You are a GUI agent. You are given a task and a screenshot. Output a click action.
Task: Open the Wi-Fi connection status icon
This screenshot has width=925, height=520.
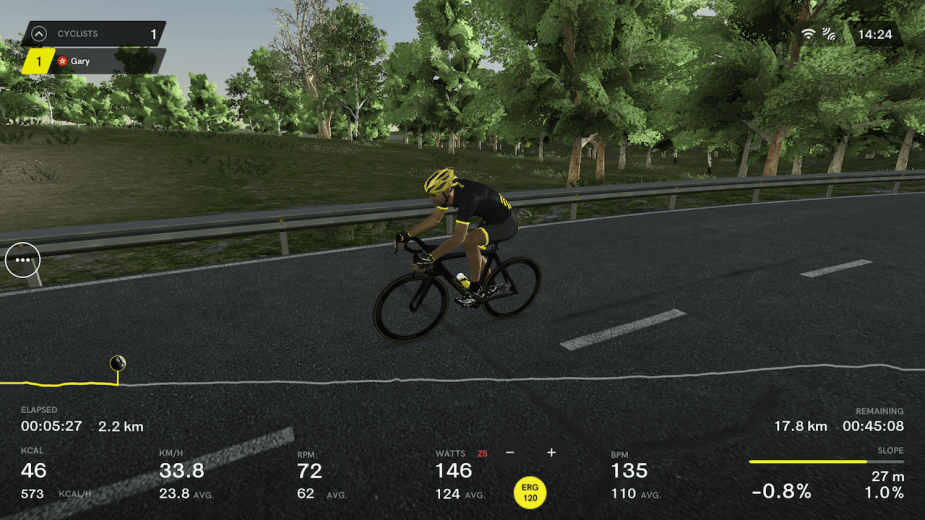[808, 34]
